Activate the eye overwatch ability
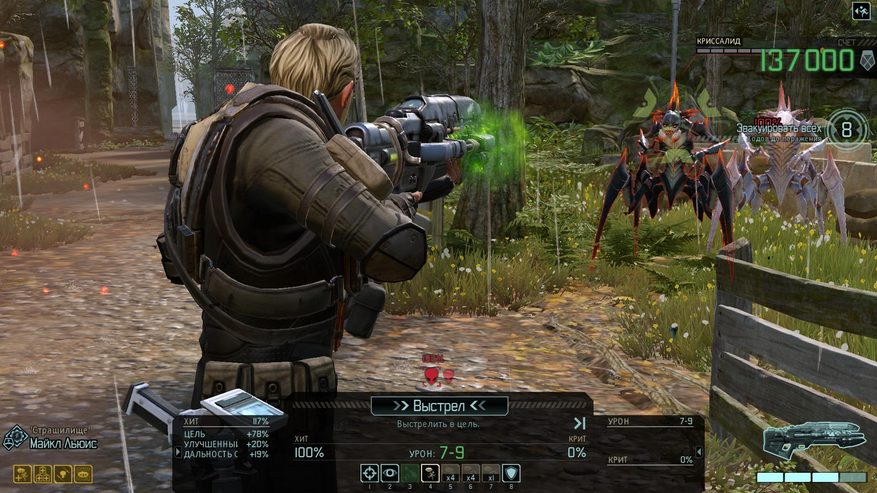The image size is (877, 493). (x=390, y=473)
